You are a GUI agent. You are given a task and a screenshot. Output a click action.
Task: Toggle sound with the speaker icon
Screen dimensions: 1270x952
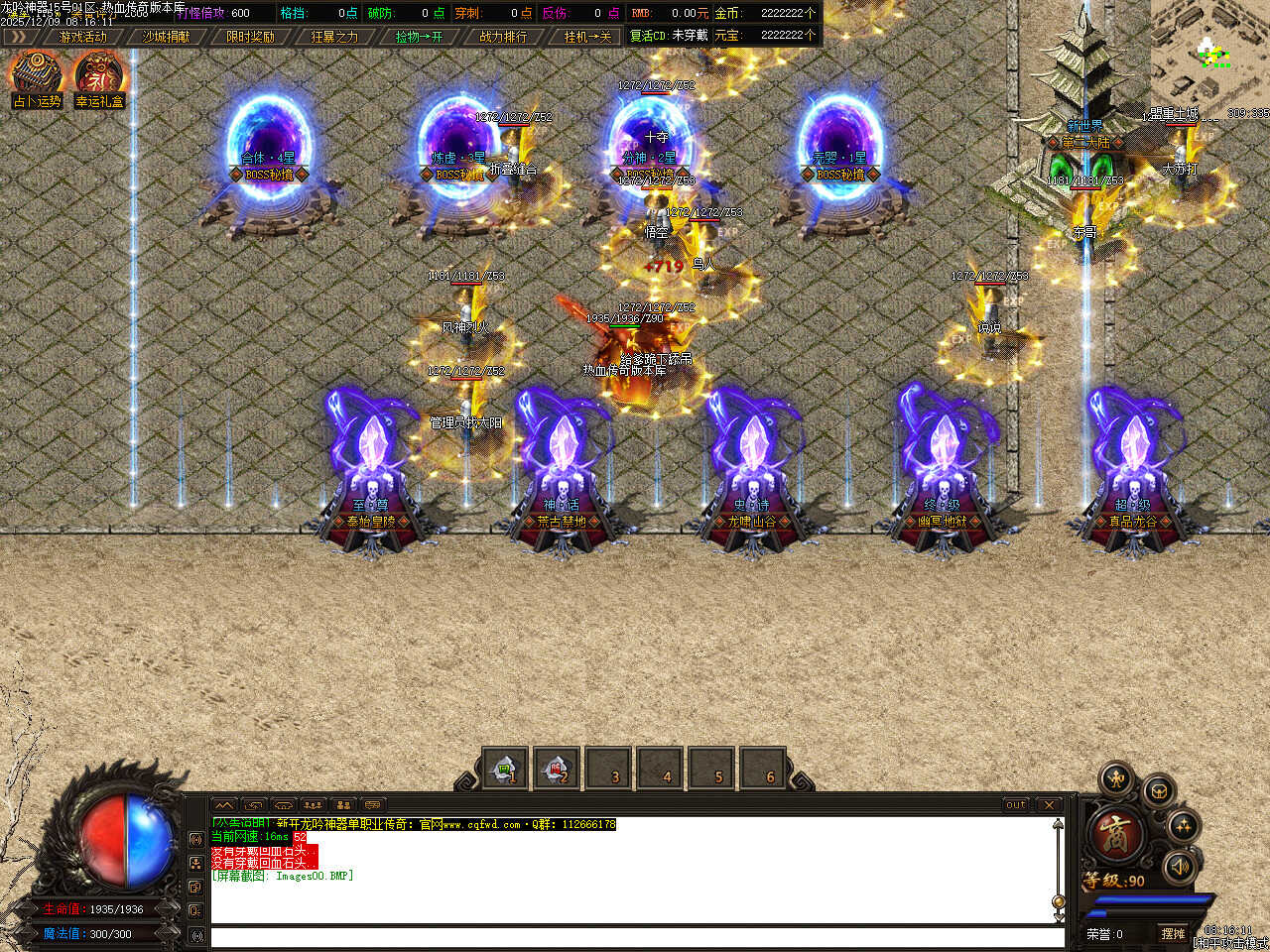click(1180, 867)
